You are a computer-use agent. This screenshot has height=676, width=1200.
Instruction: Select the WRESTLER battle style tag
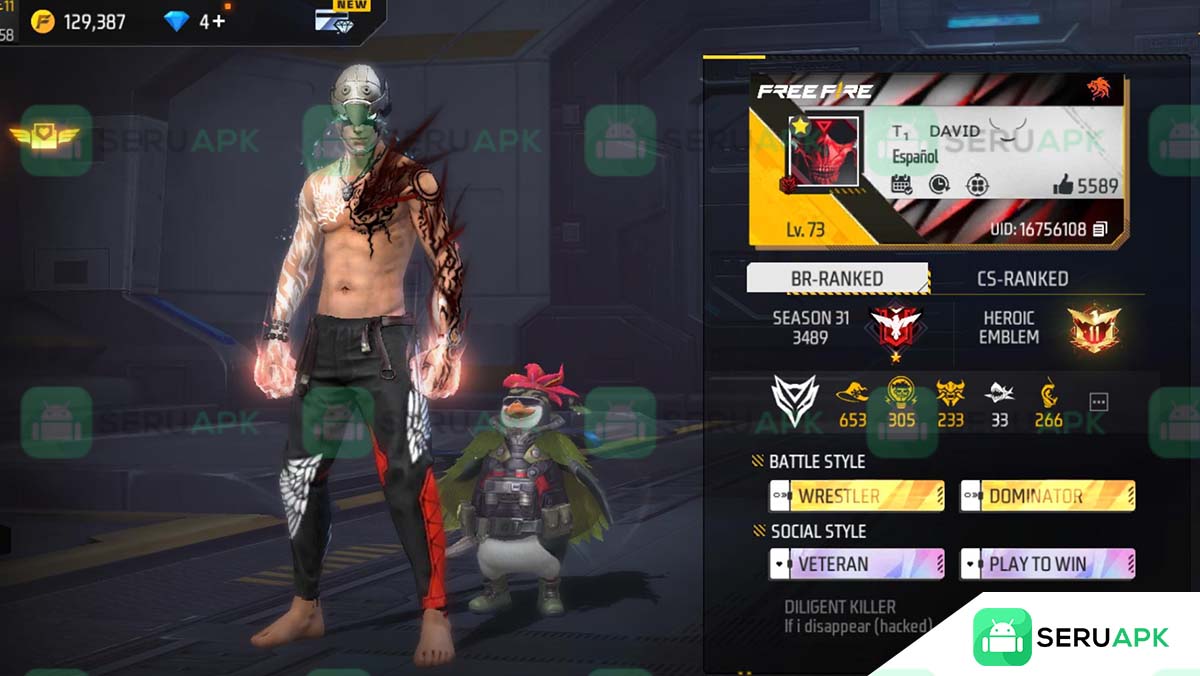(855, 496)
